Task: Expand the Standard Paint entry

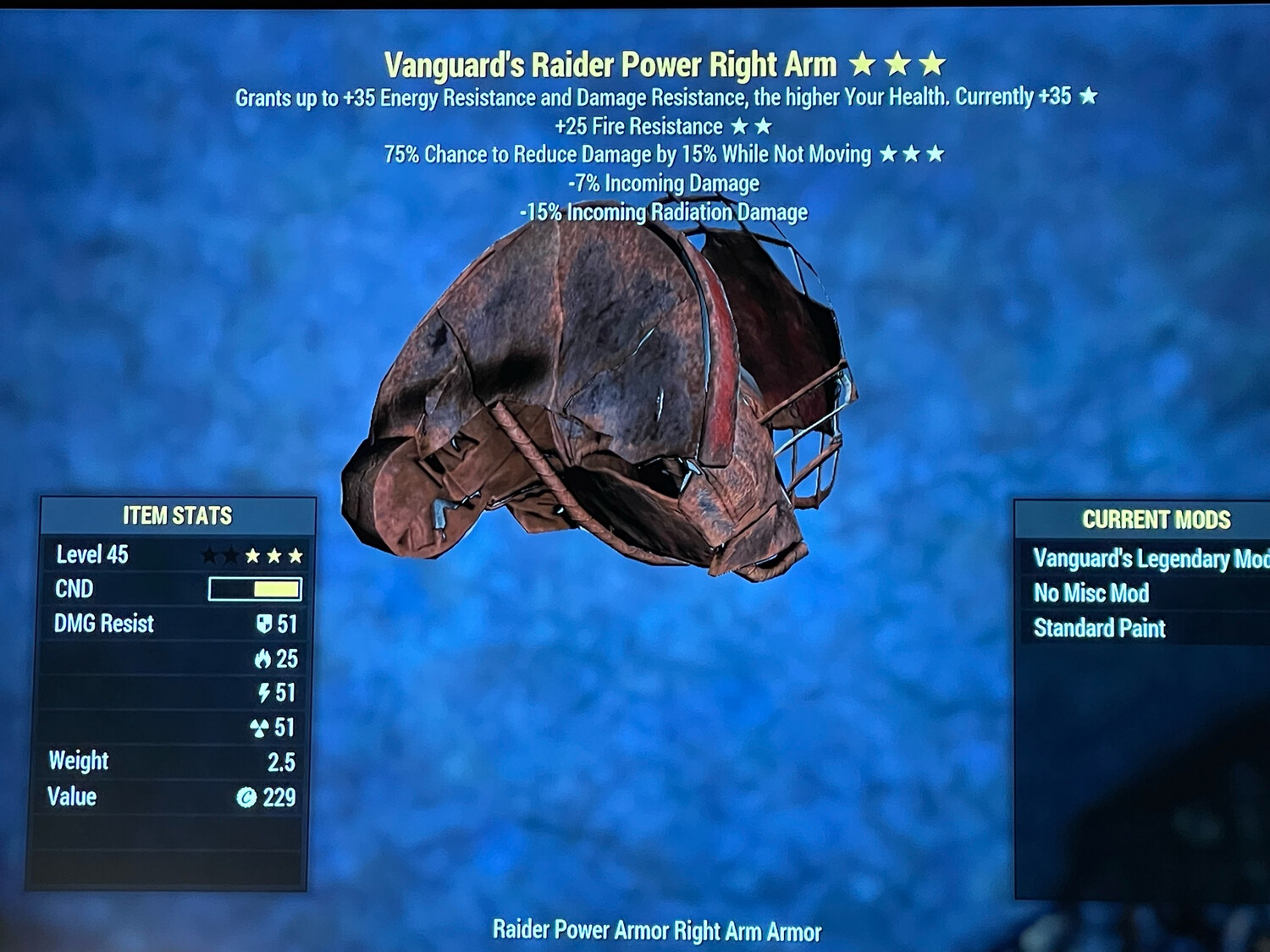Action: tap(1100, 628)
